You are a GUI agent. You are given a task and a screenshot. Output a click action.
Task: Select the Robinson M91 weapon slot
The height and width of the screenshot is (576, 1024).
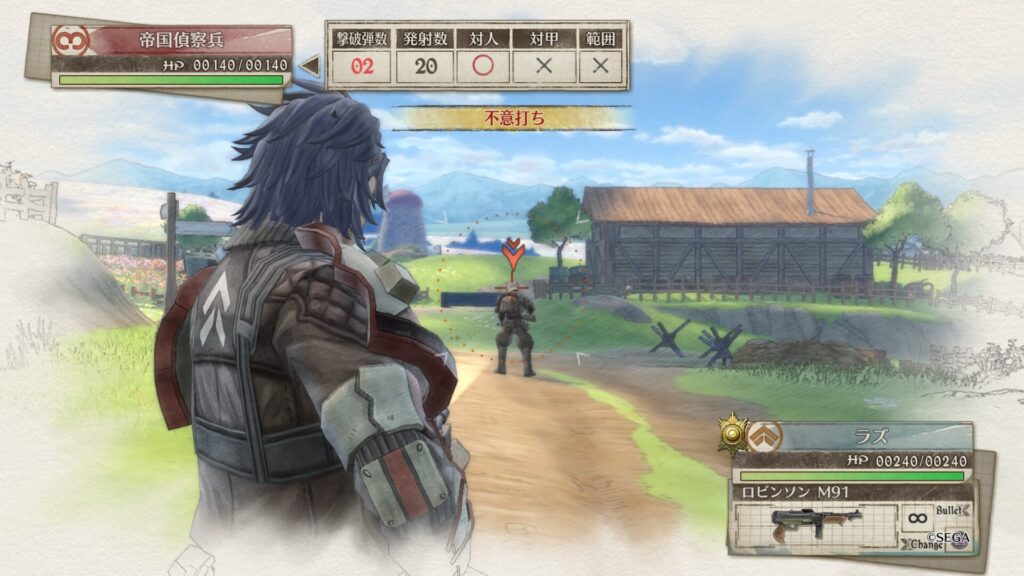[815, 523]
